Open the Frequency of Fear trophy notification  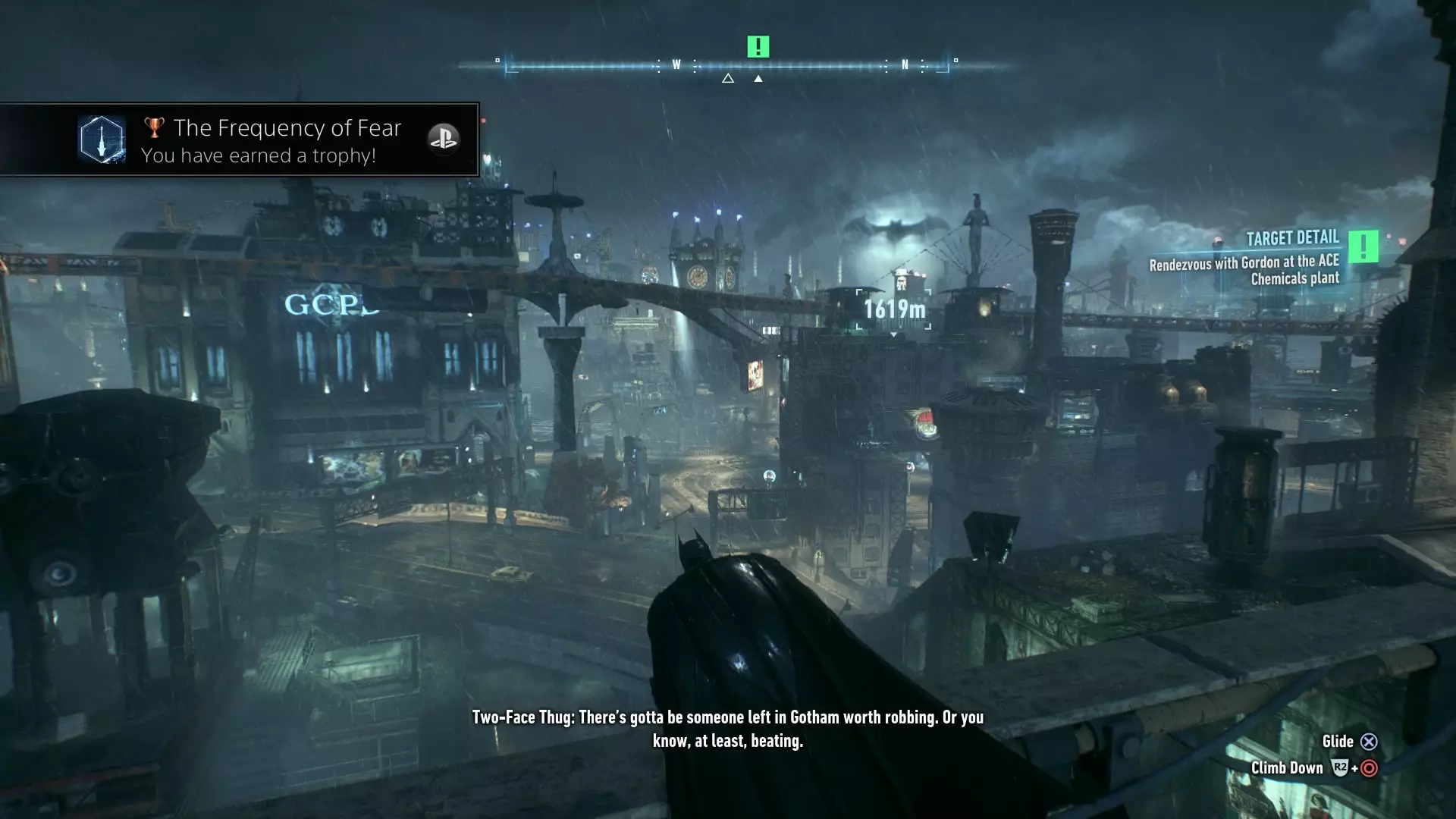coord(273,140)
